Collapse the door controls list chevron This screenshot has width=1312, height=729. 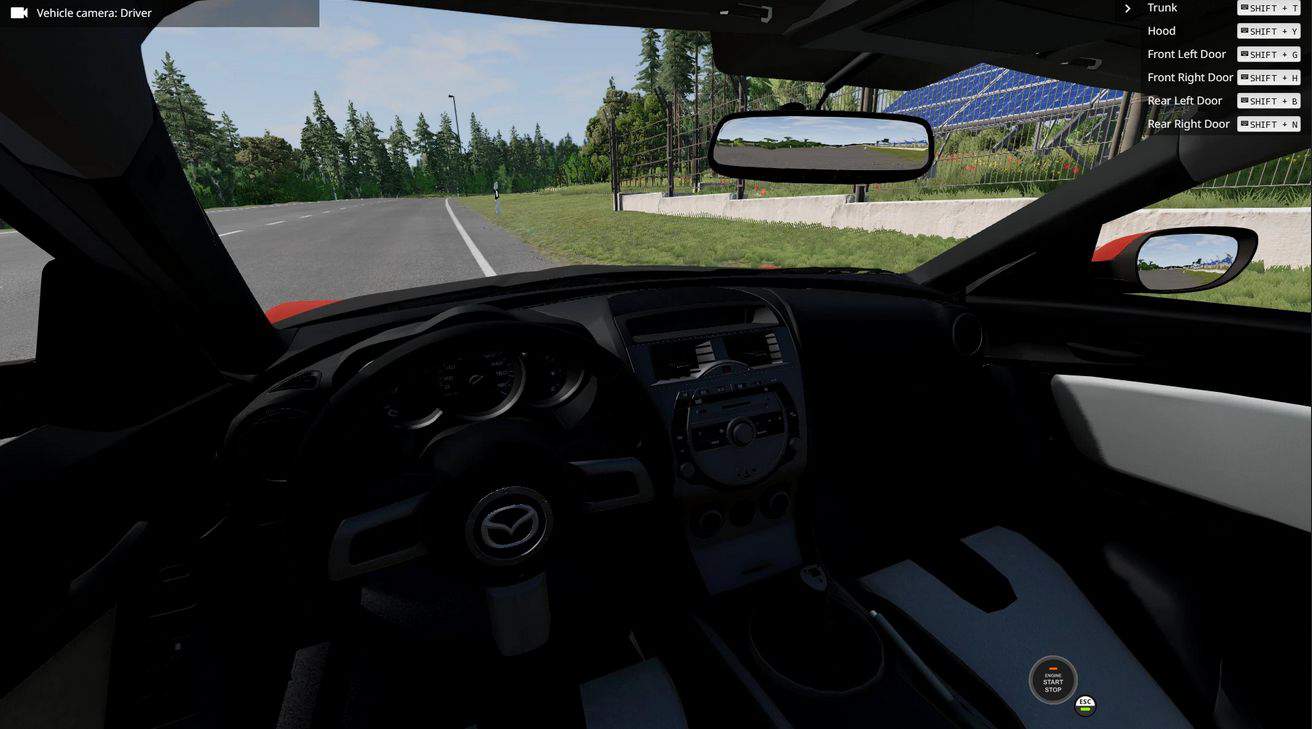1128,8
